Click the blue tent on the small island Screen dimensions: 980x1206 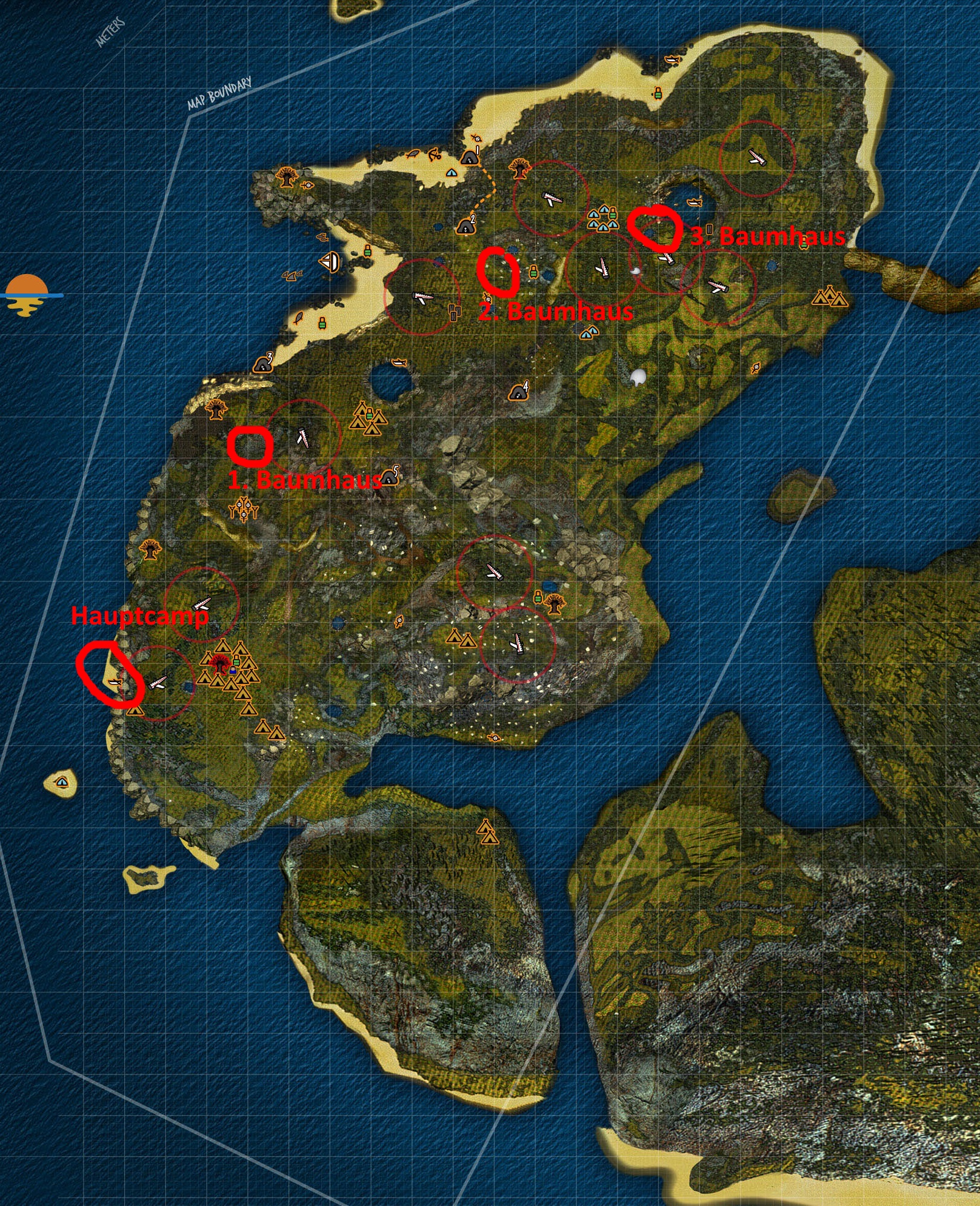[x=61, y=782]
